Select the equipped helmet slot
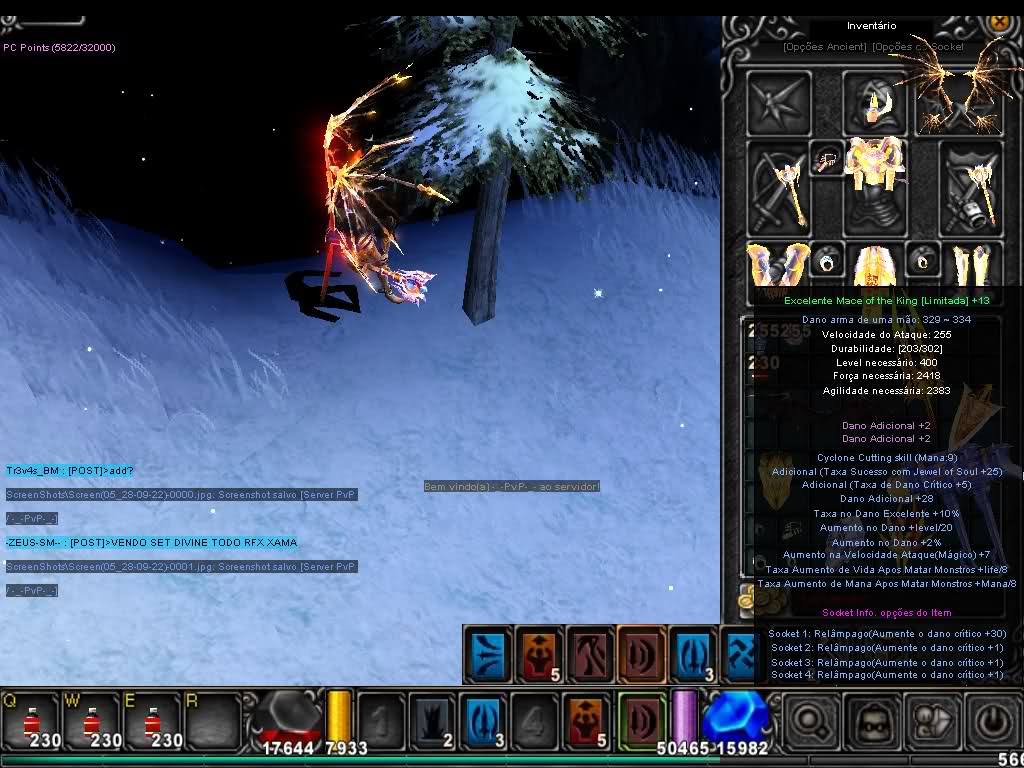This screenshot has height=768, width=1024. tap(874, 102)
